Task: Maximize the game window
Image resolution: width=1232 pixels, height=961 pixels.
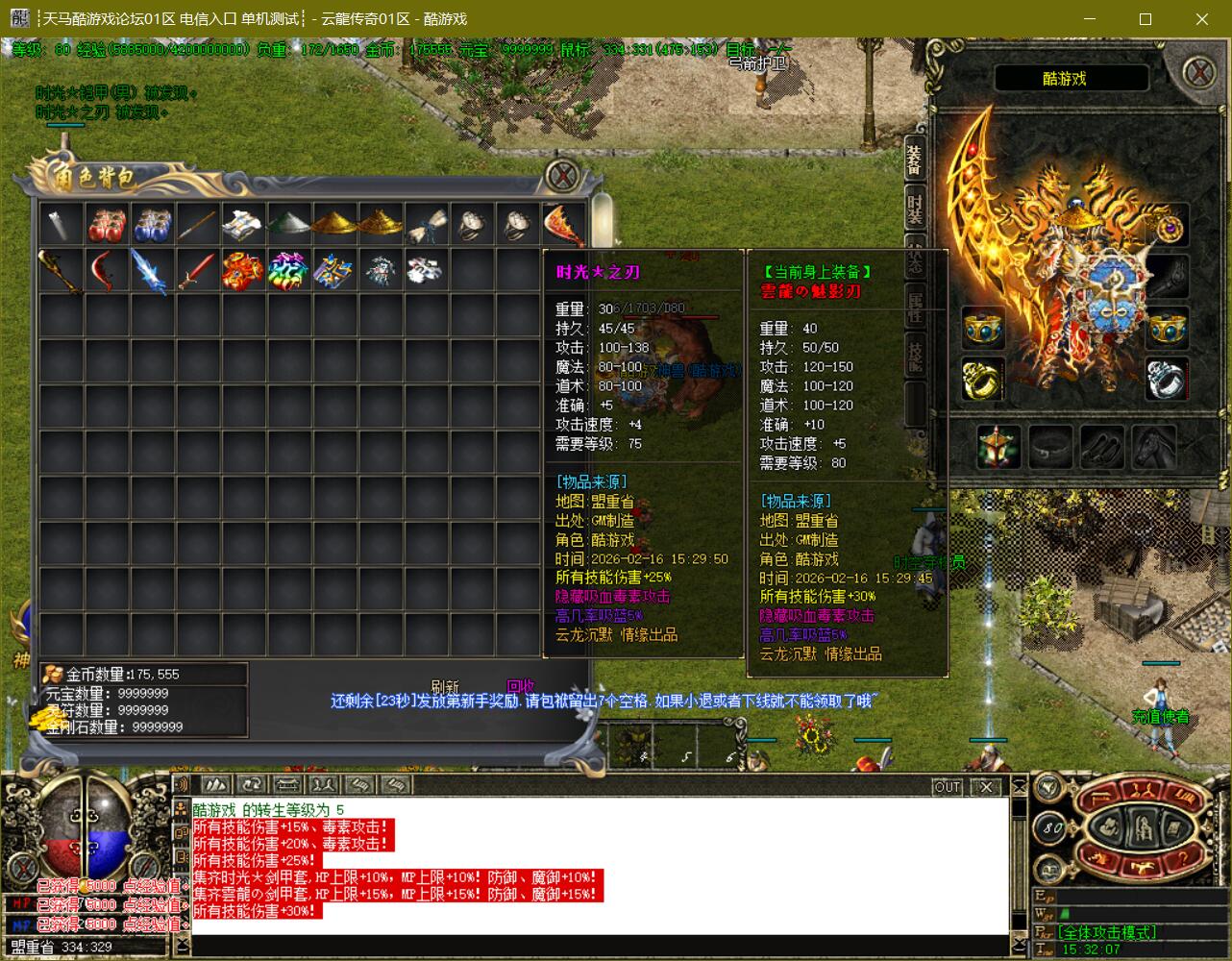Action: point(1146,19)
